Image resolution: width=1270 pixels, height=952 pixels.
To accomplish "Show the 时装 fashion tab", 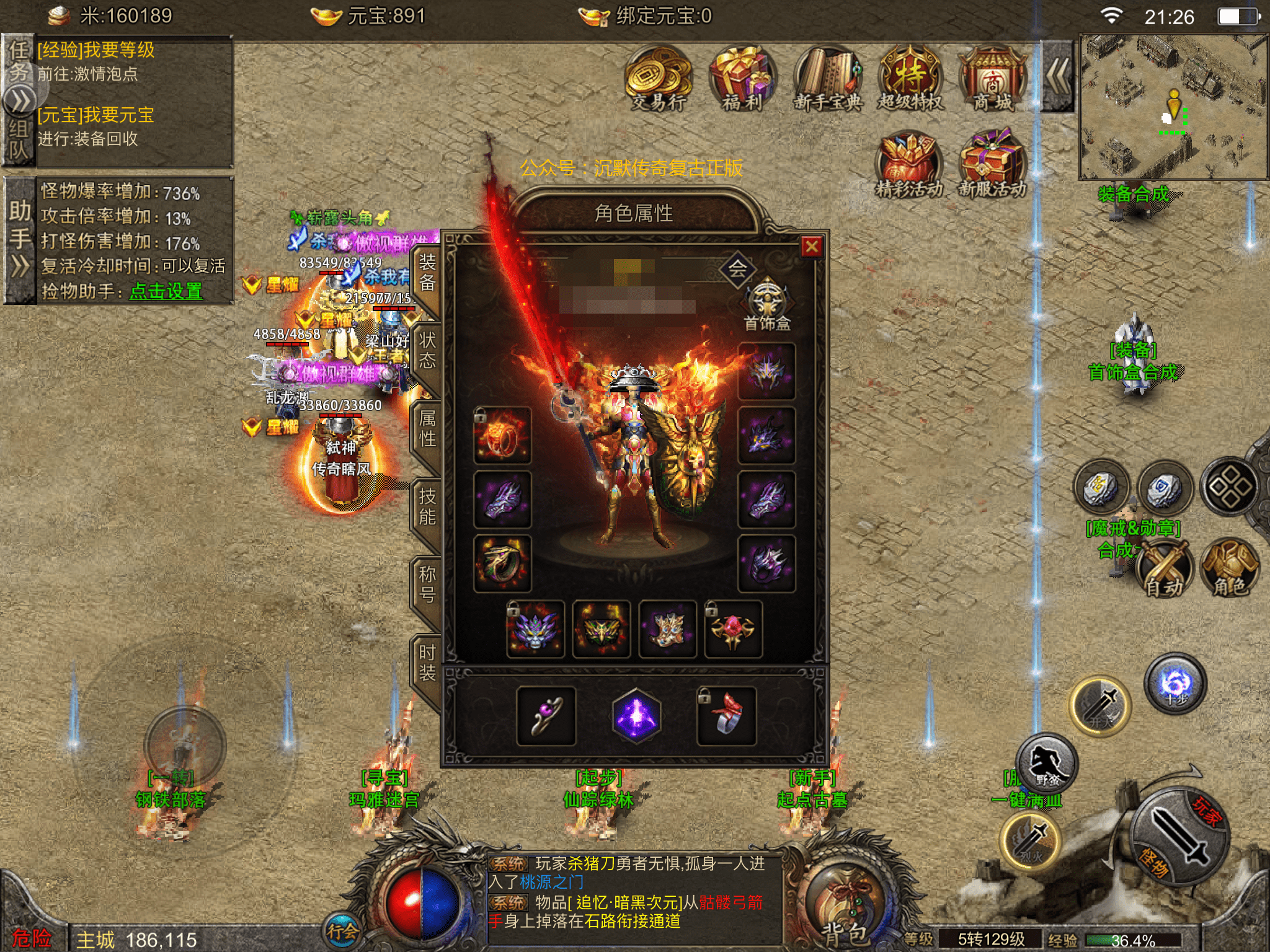I will point(427,663).
